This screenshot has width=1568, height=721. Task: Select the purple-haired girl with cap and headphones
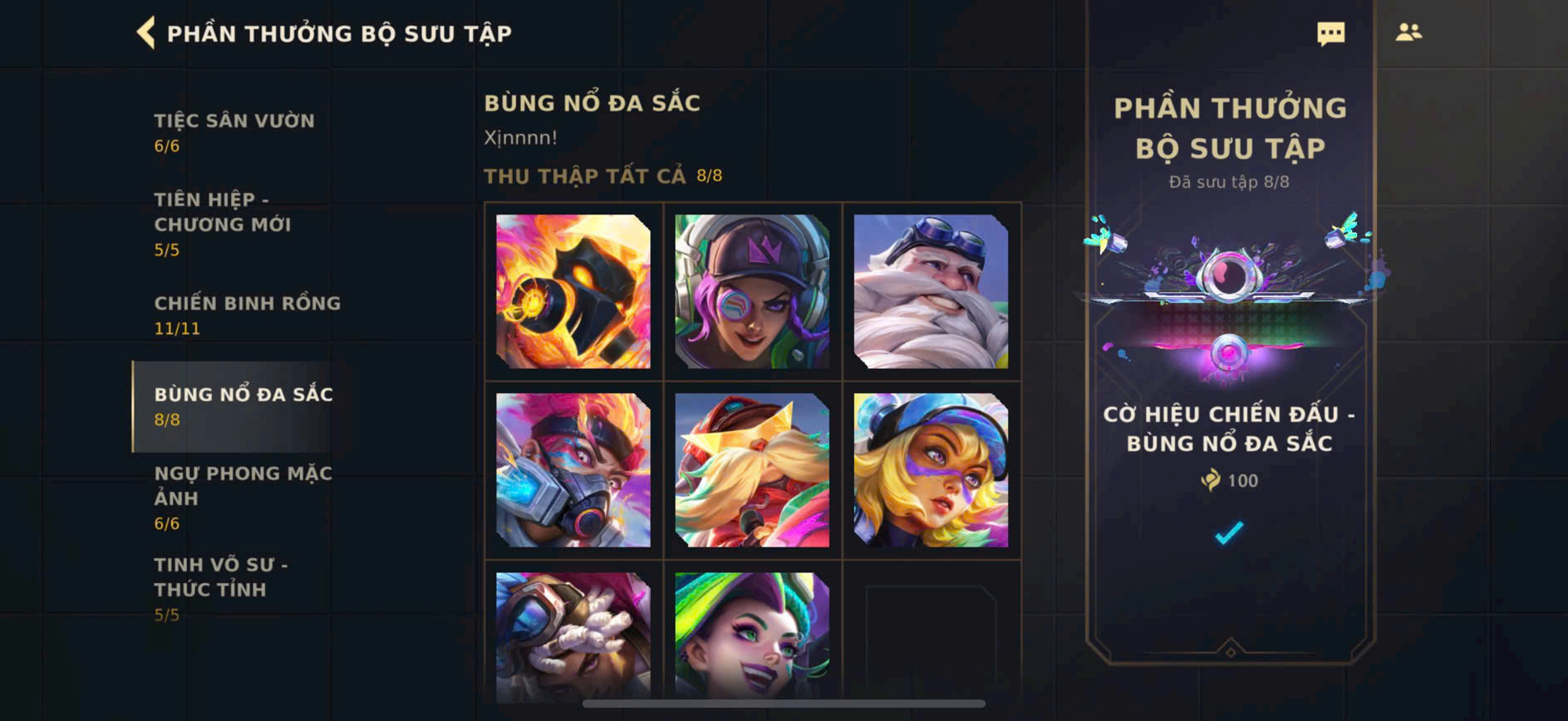point(752,292)
